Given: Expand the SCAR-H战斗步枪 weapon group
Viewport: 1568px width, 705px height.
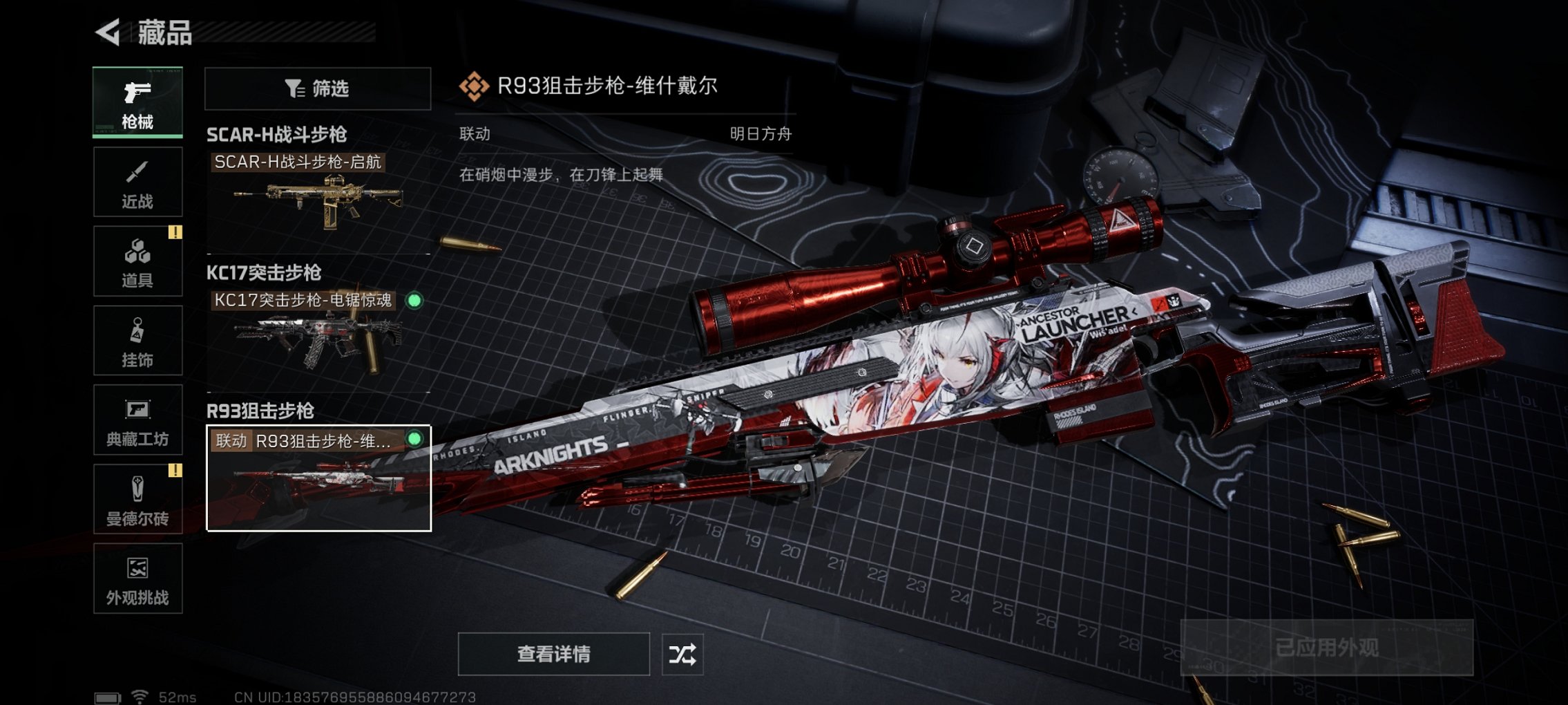Looking at the screenshot, I should tap(278, 135).
